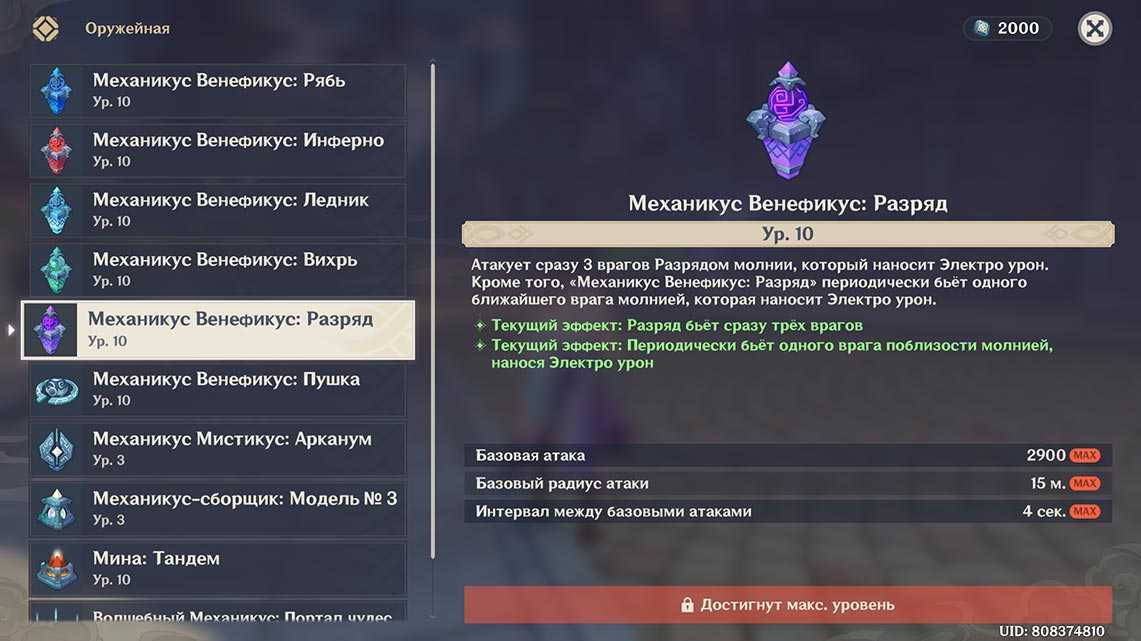Open Механикус Венефикус: Ледник details

click(x=218, y=210)
